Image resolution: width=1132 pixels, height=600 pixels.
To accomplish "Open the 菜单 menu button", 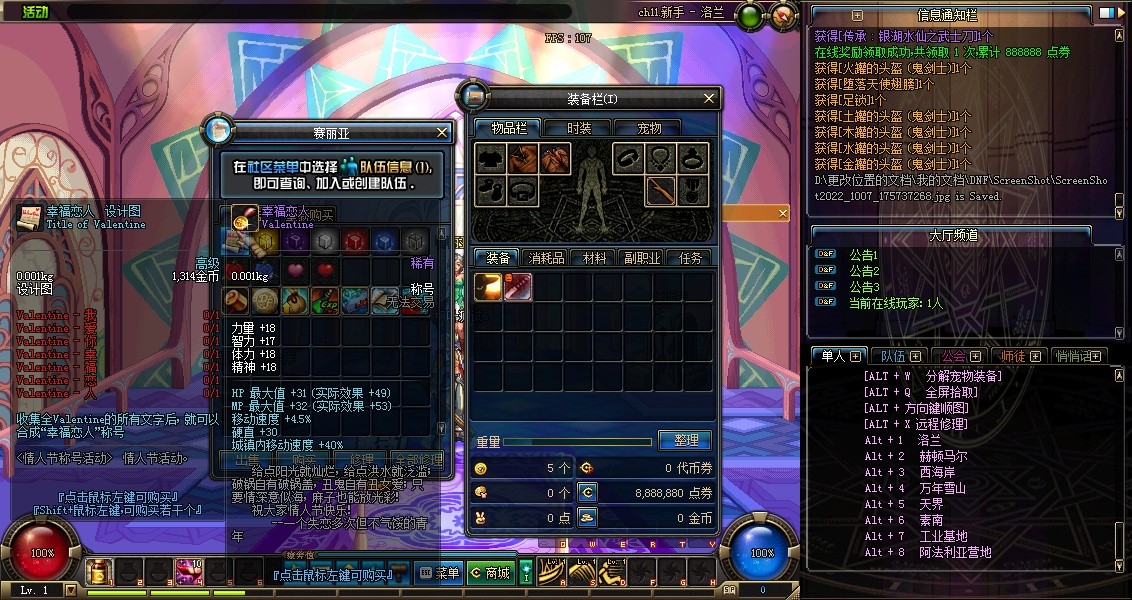I will (x=439, y=573).
